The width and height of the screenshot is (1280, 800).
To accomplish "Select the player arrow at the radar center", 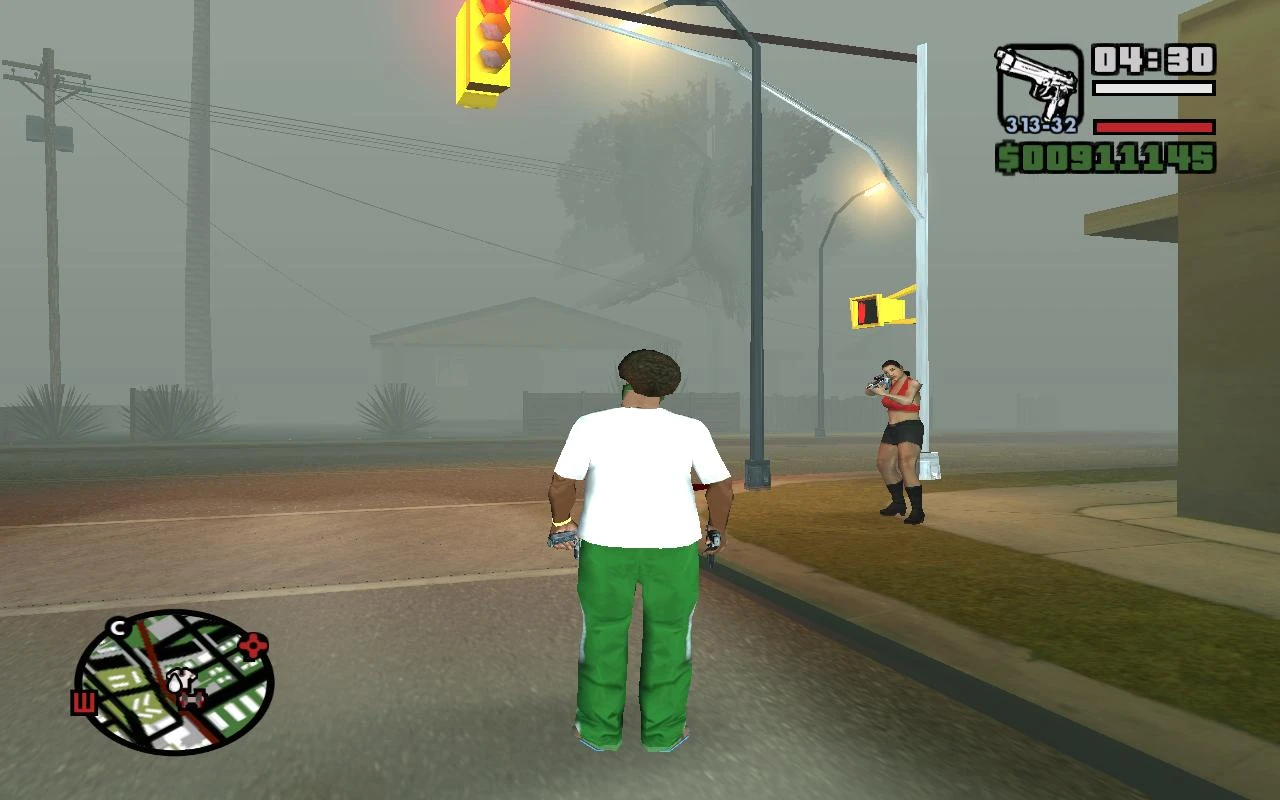I will [175, 682].
